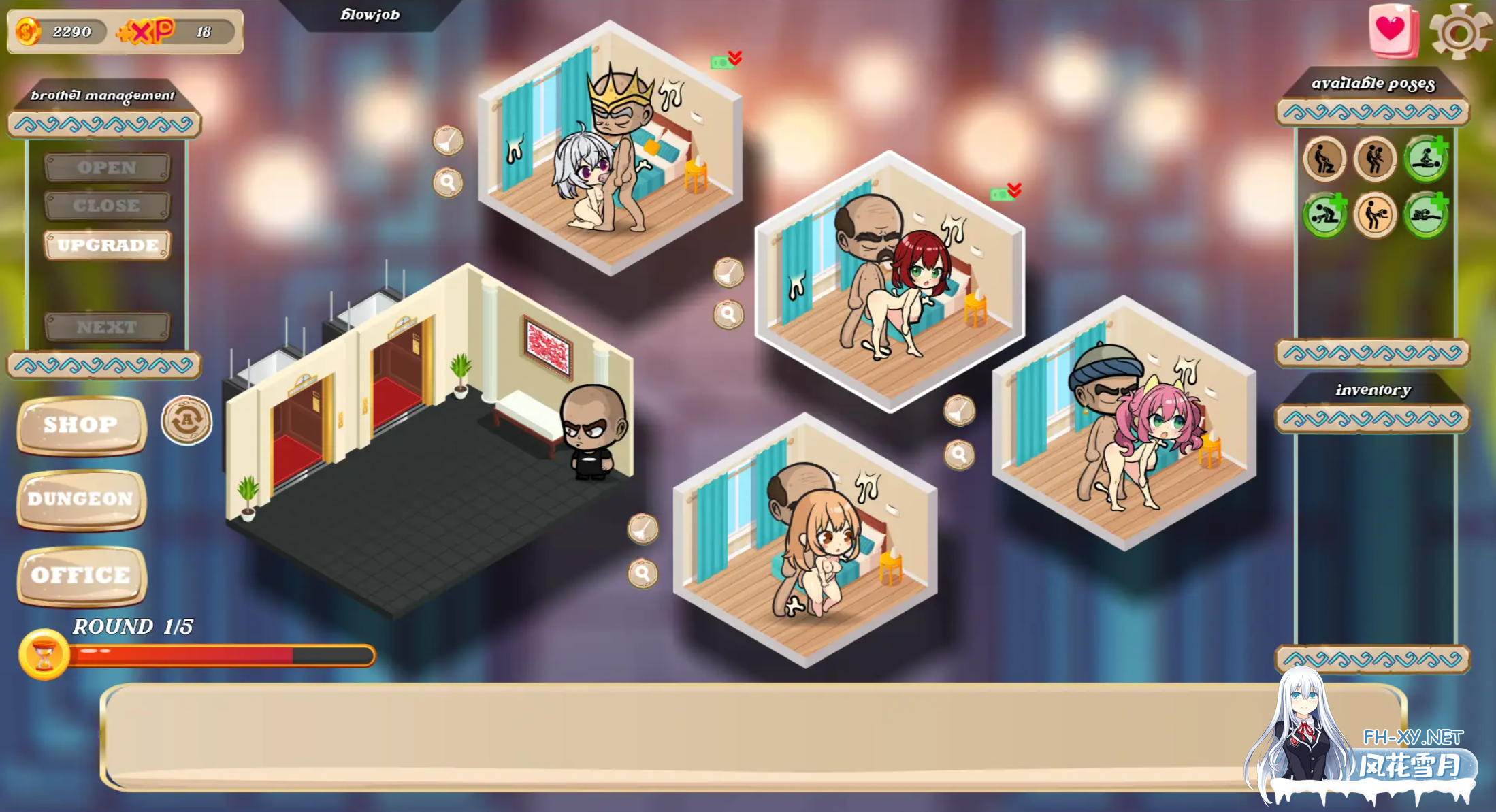Enter the OFFICE
The height and width of the screenshot is (812, 1496).
click(x=80, y=574)
